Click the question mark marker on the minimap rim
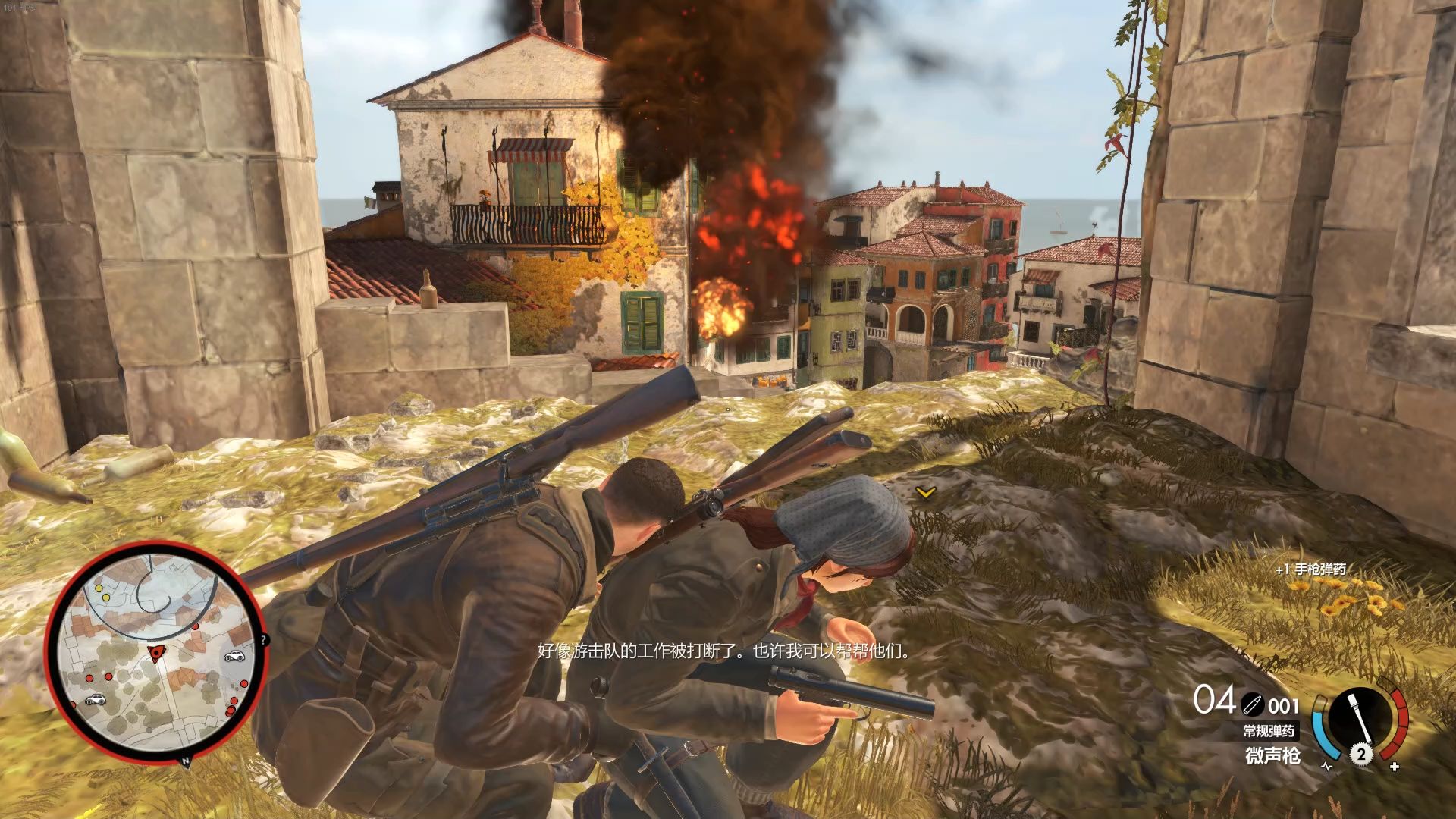The width and height of the screenshot is (1456, 819). point(264,641)
